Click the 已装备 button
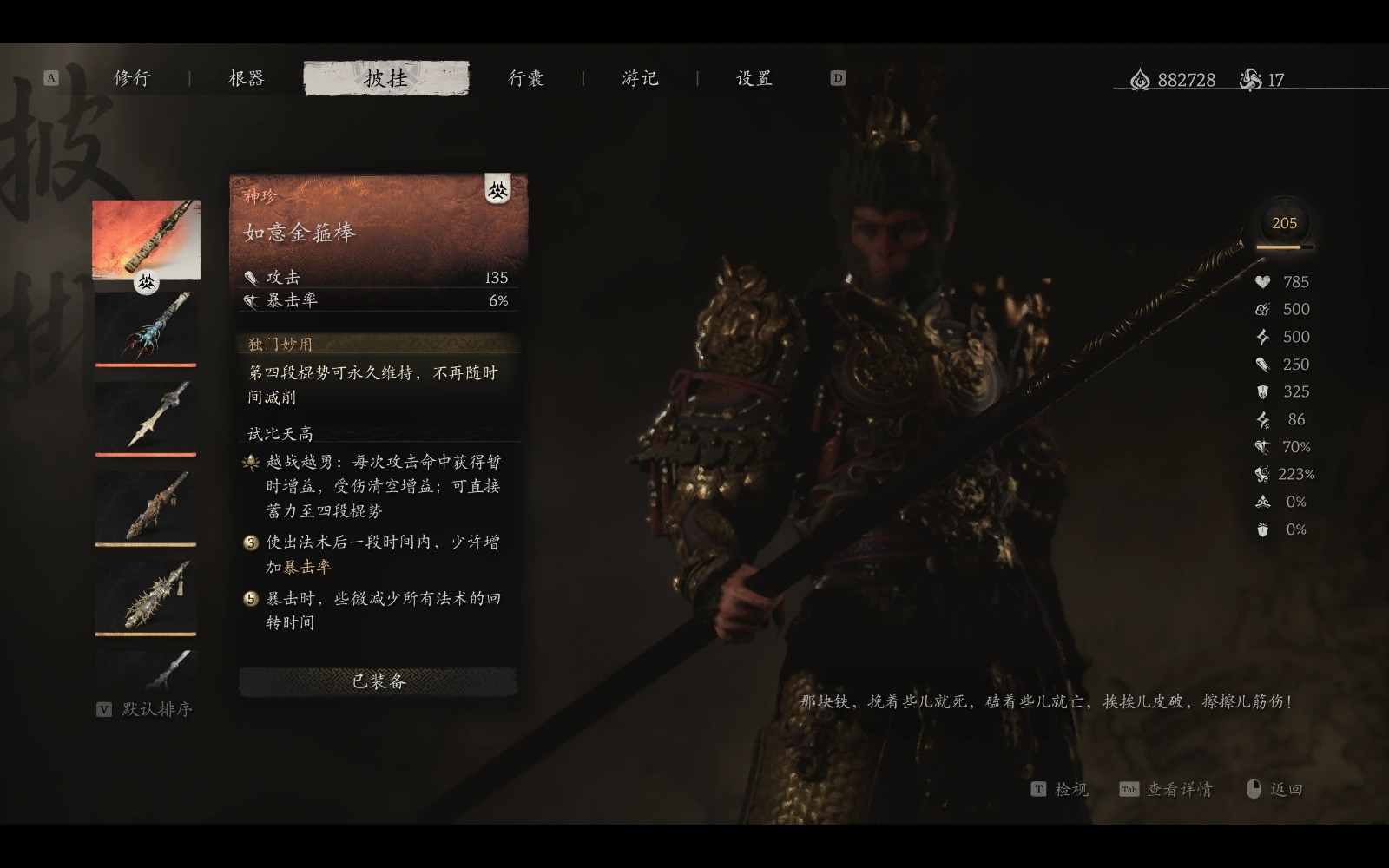The height and width of the screenshot is (868, 1389). (x=379, y=682)
